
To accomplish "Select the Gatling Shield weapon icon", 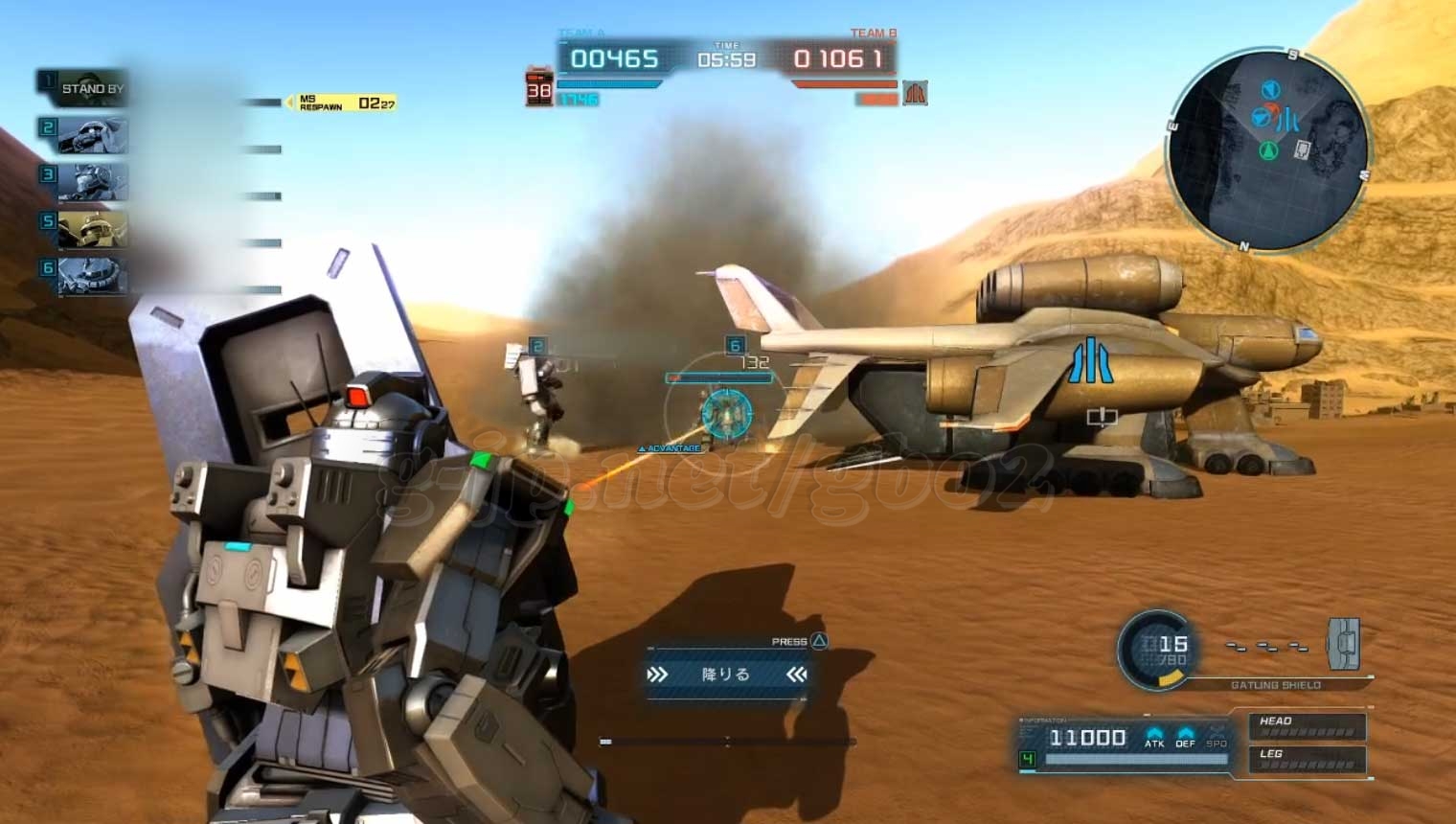I will (1343, 643).
